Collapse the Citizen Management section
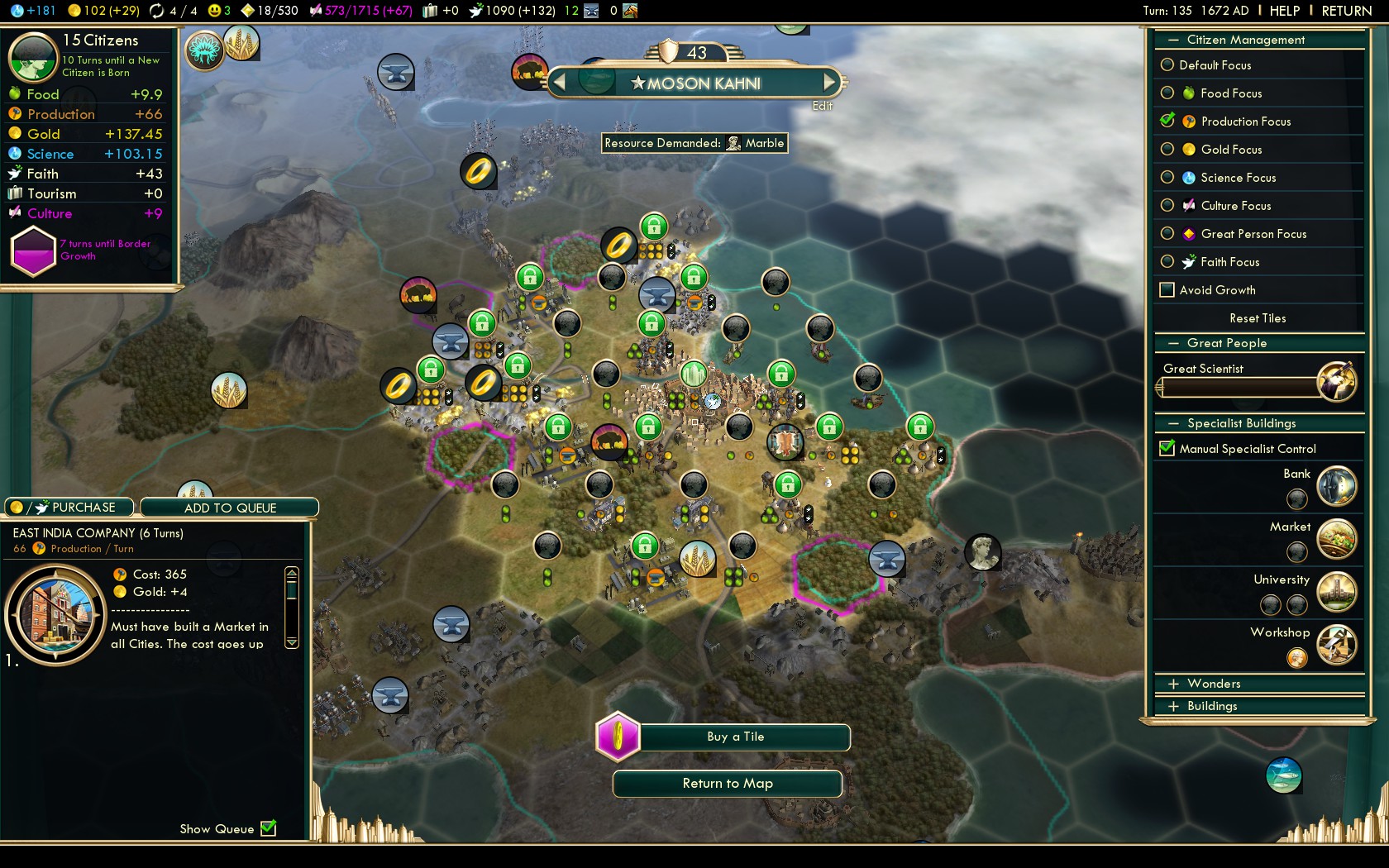 pyautogui.click(x=1173, y=40)
